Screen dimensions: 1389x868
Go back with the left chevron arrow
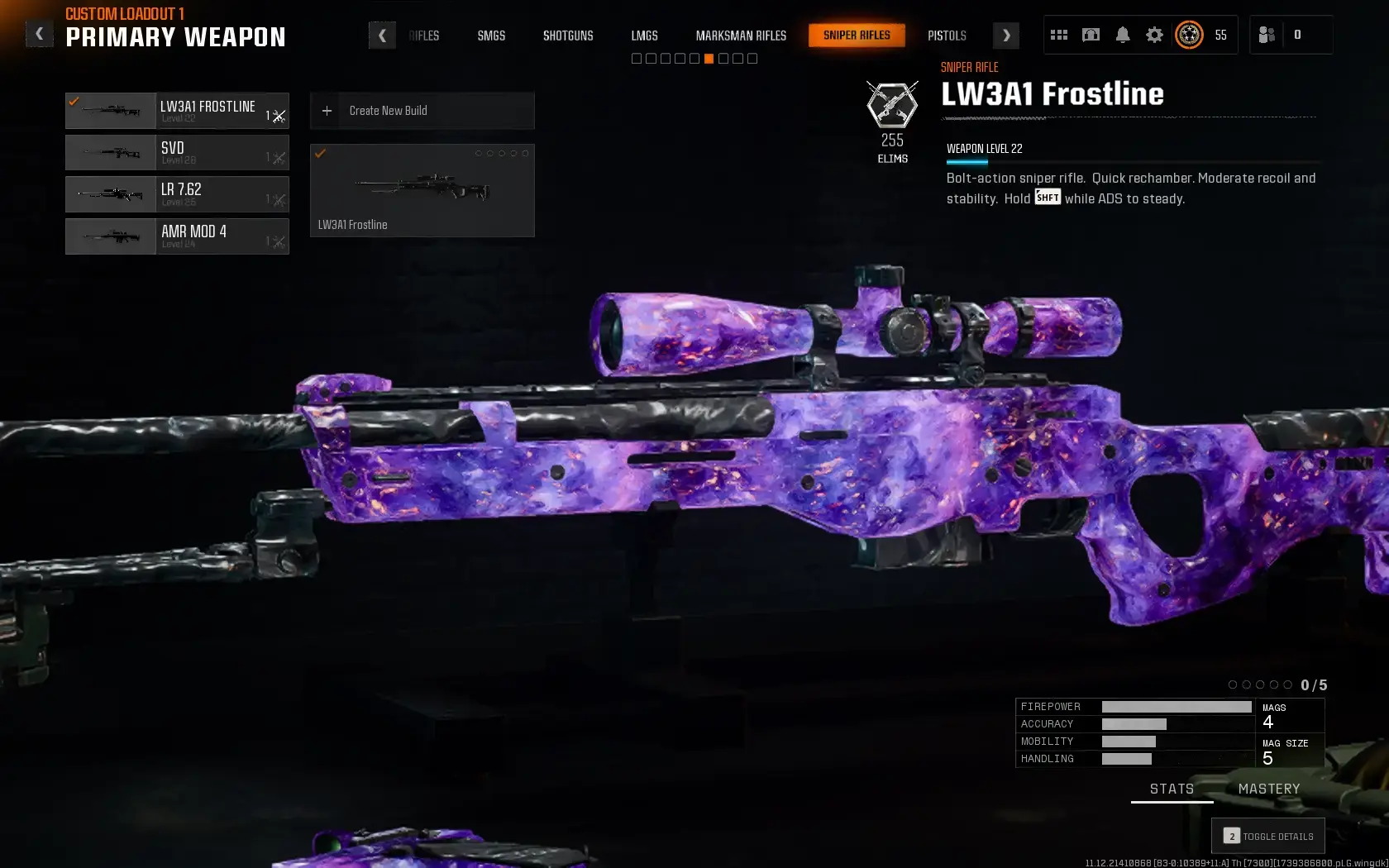tap(382, 35)
